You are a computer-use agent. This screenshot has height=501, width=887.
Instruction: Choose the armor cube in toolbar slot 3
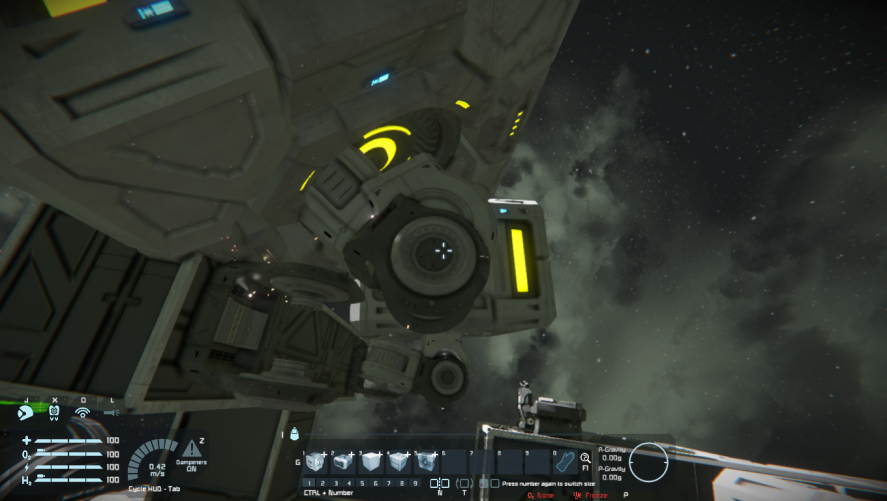tap(371, 462)
